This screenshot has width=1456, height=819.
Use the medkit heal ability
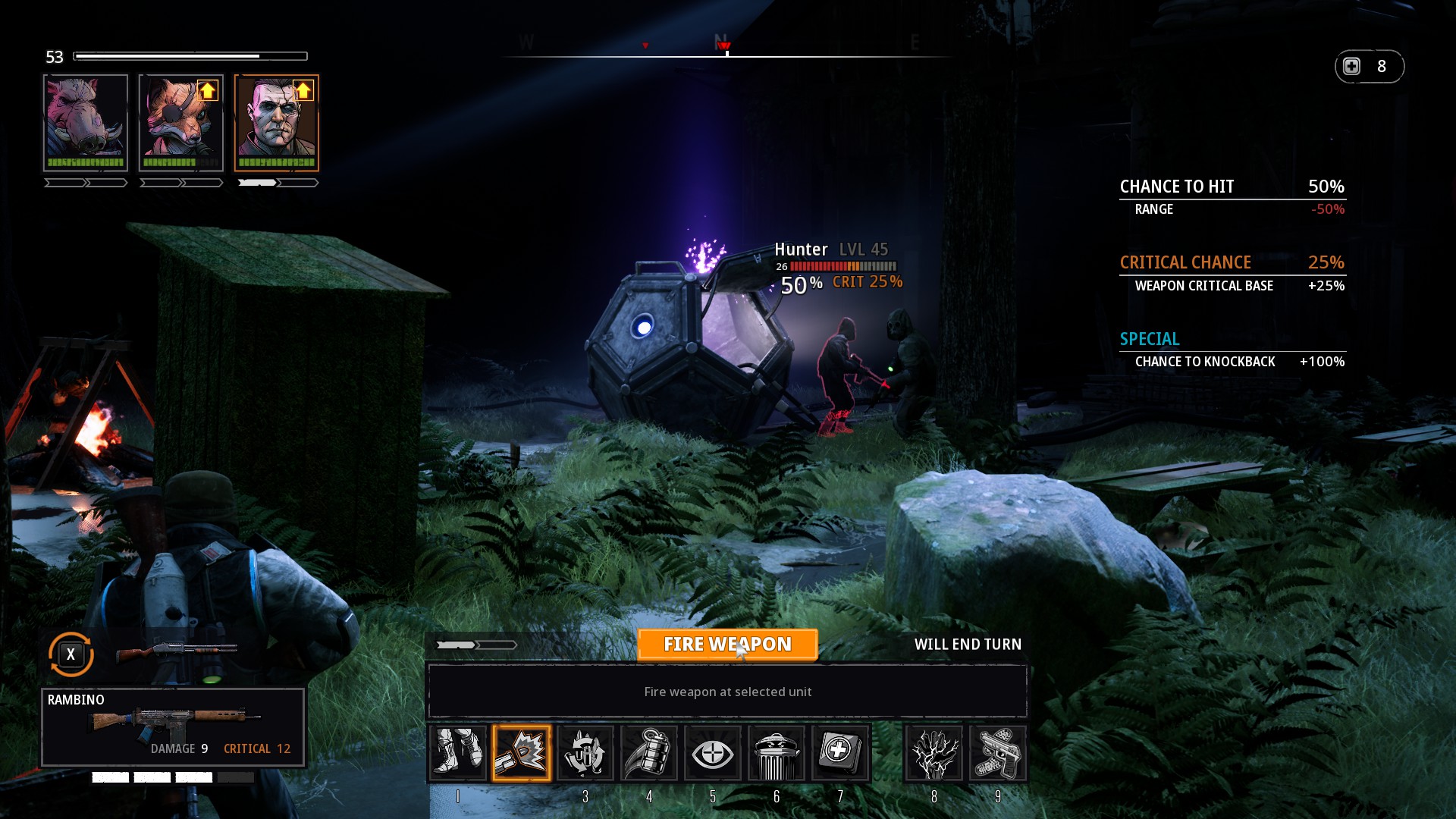pyautogui.click(x=839, y=753)
